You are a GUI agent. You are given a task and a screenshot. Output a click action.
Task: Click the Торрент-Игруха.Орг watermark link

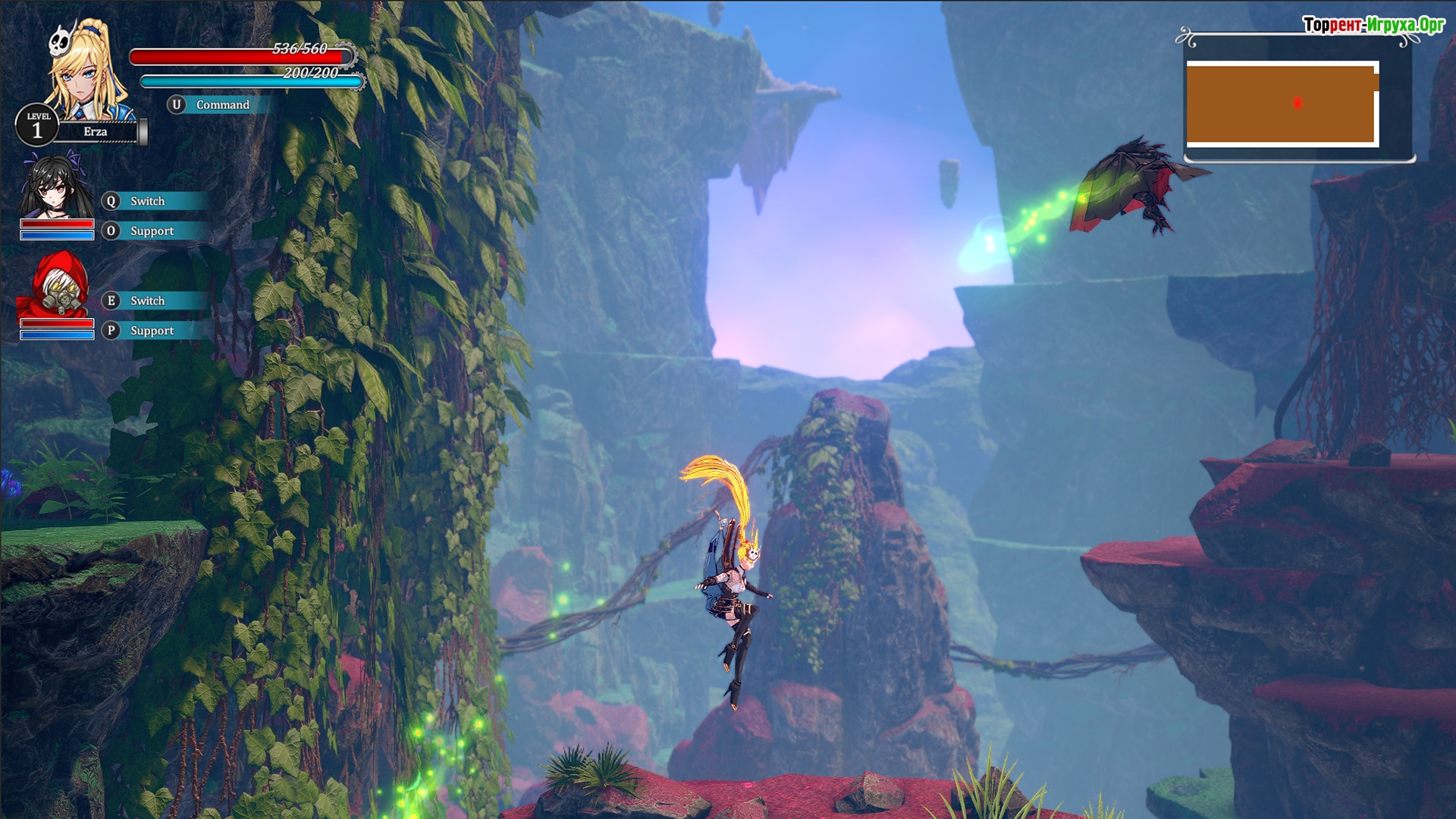point(1373,25)
